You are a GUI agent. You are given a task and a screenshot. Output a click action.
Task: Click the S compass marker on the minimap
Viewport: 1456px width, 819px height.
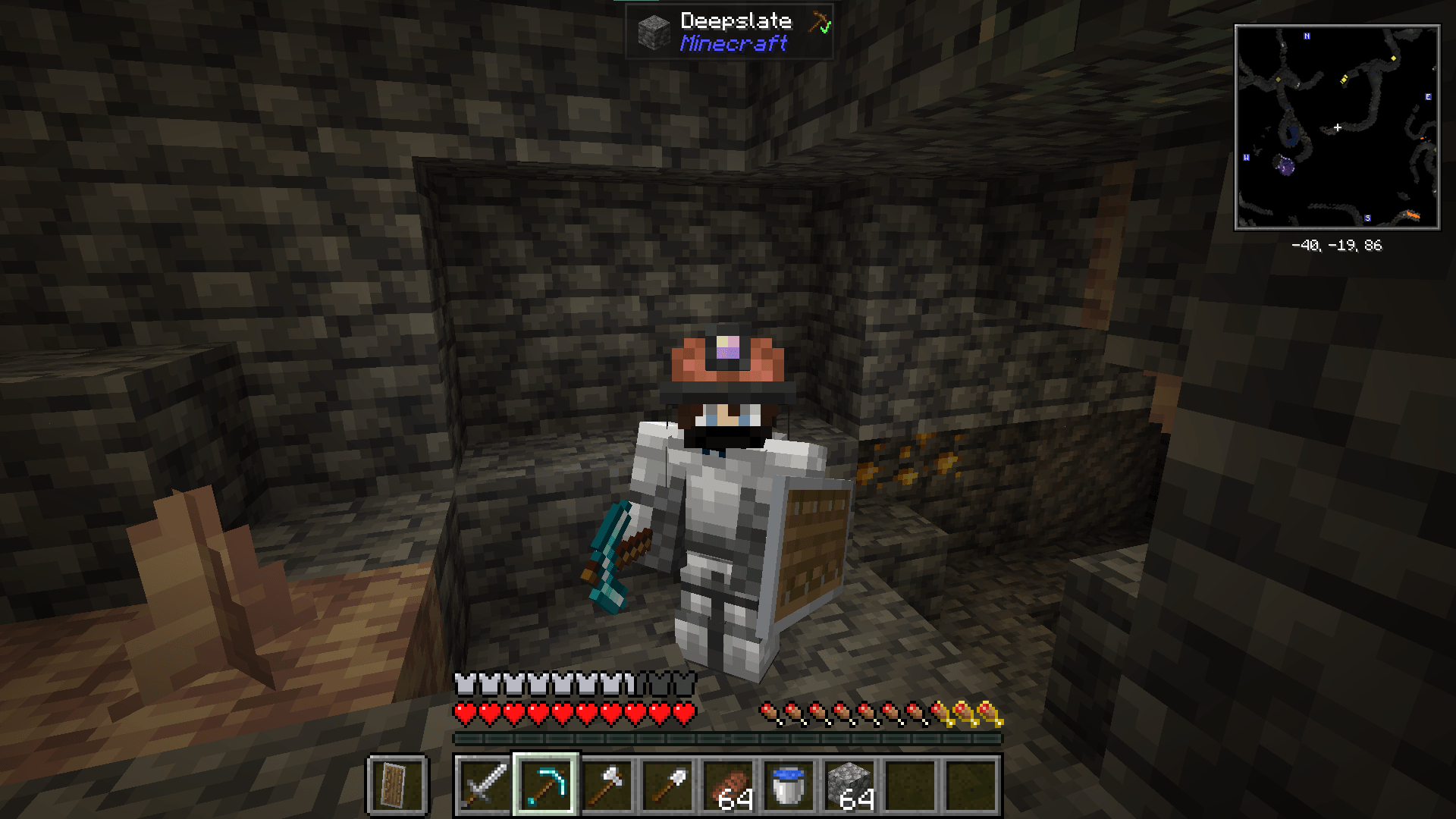coord(1368,218)
